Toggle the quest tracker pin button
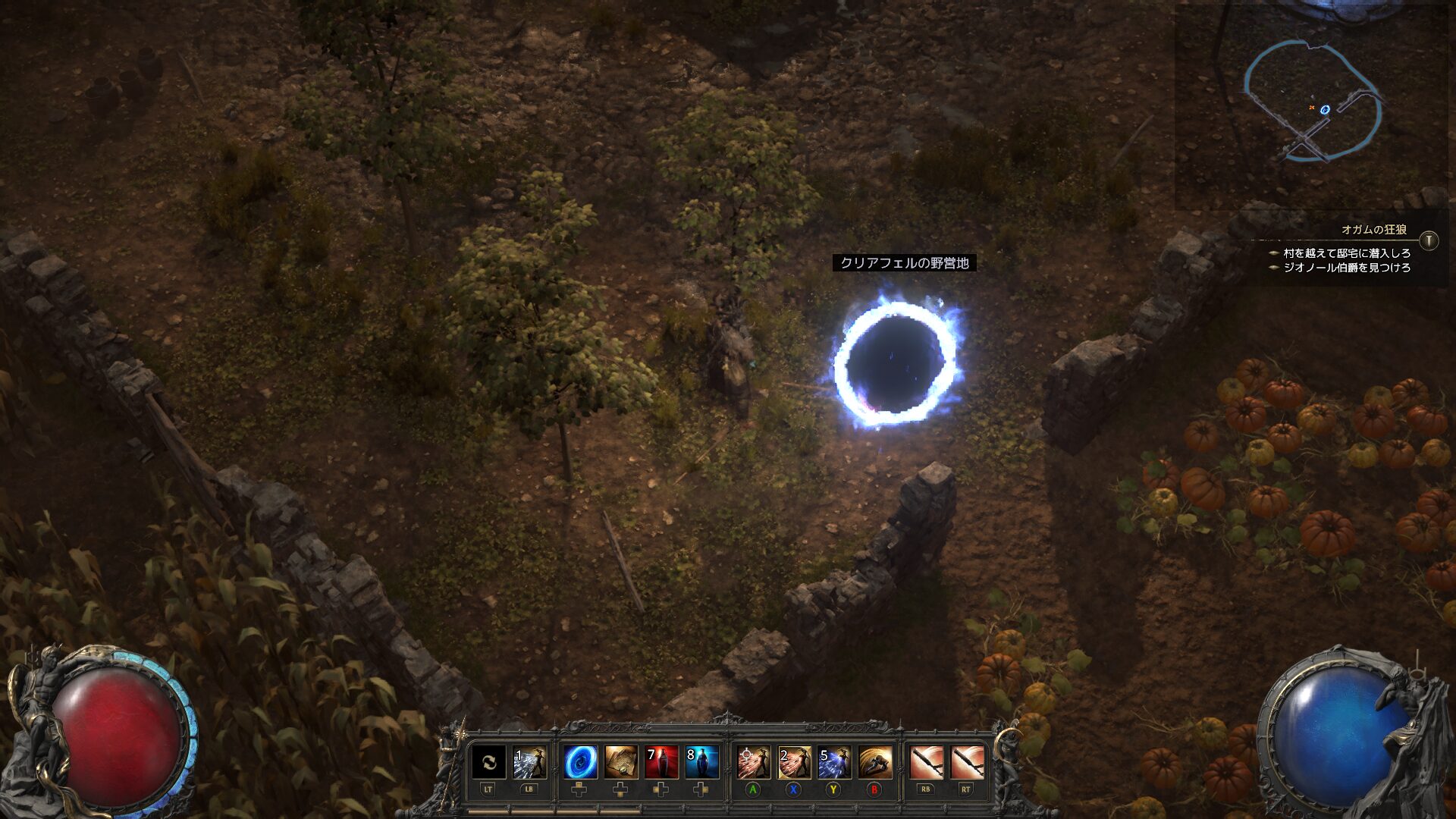The image size is (1456, 819). coord(1429,240)
